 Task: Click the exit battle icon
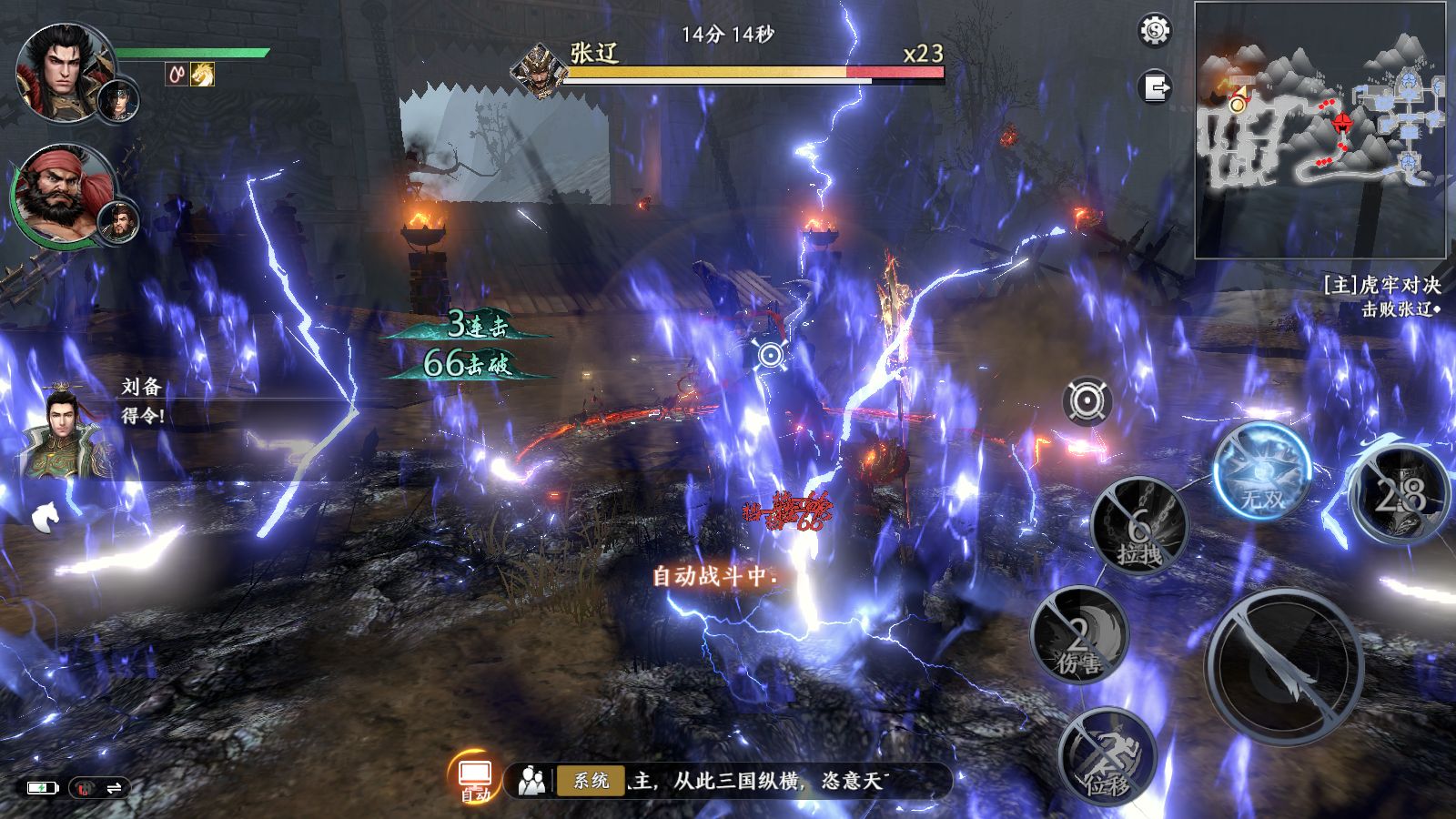point(1156,87)
